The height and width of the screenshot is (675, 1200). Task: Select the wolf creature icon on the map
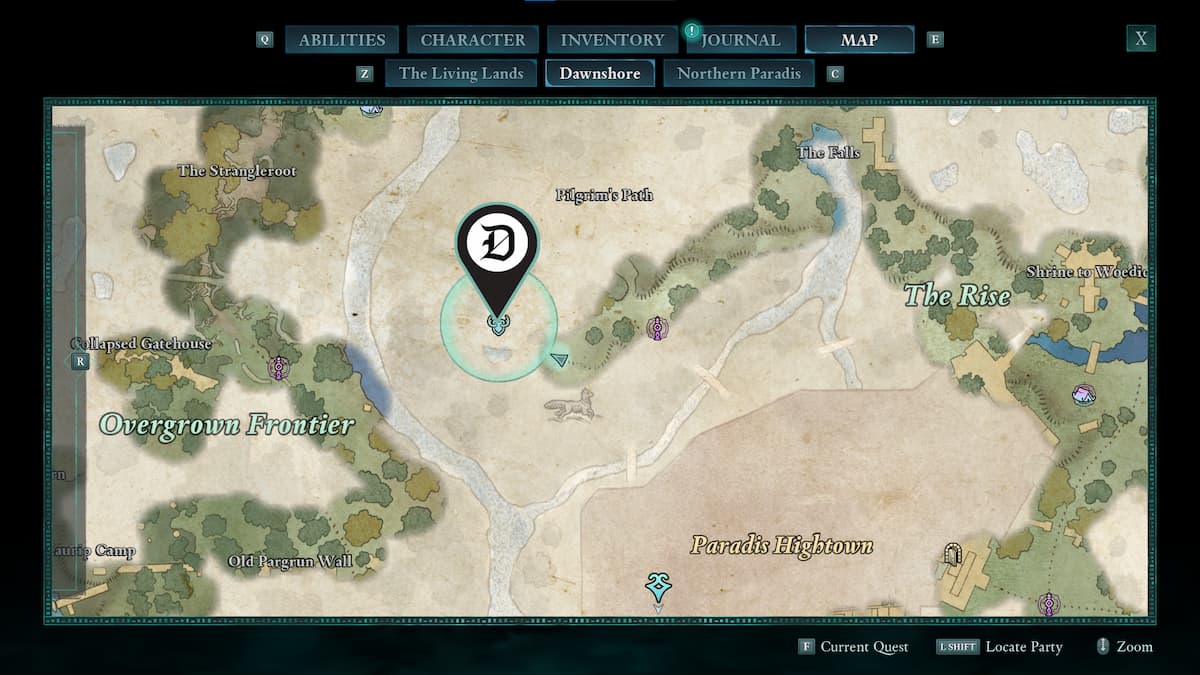click(572, 404)
